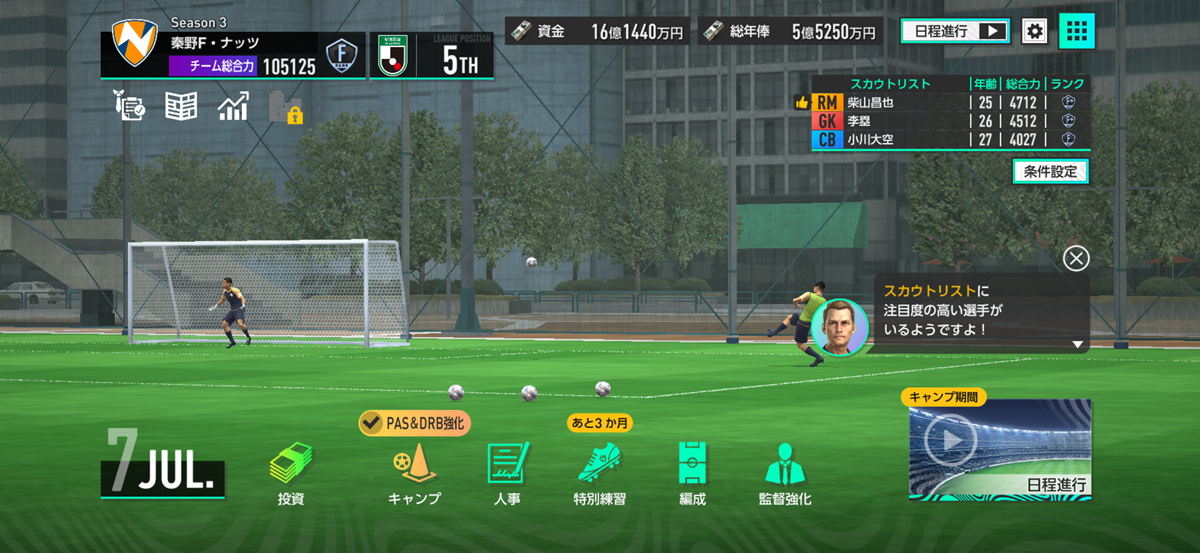Open the 投資 investment menu
Viewport: 1200px width, 553px height.
[290, 472]
